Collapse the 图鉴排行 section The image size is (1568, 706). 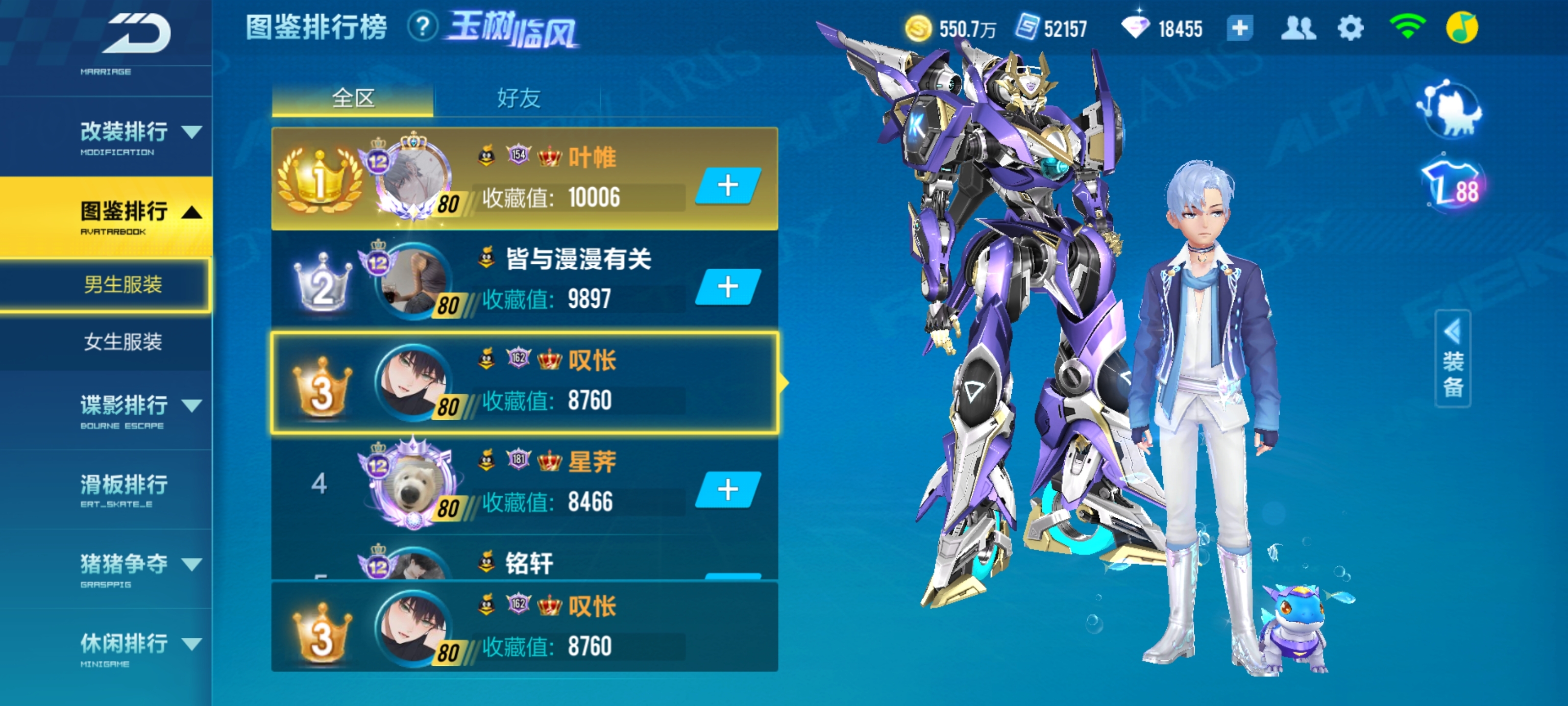coord(193,213)
